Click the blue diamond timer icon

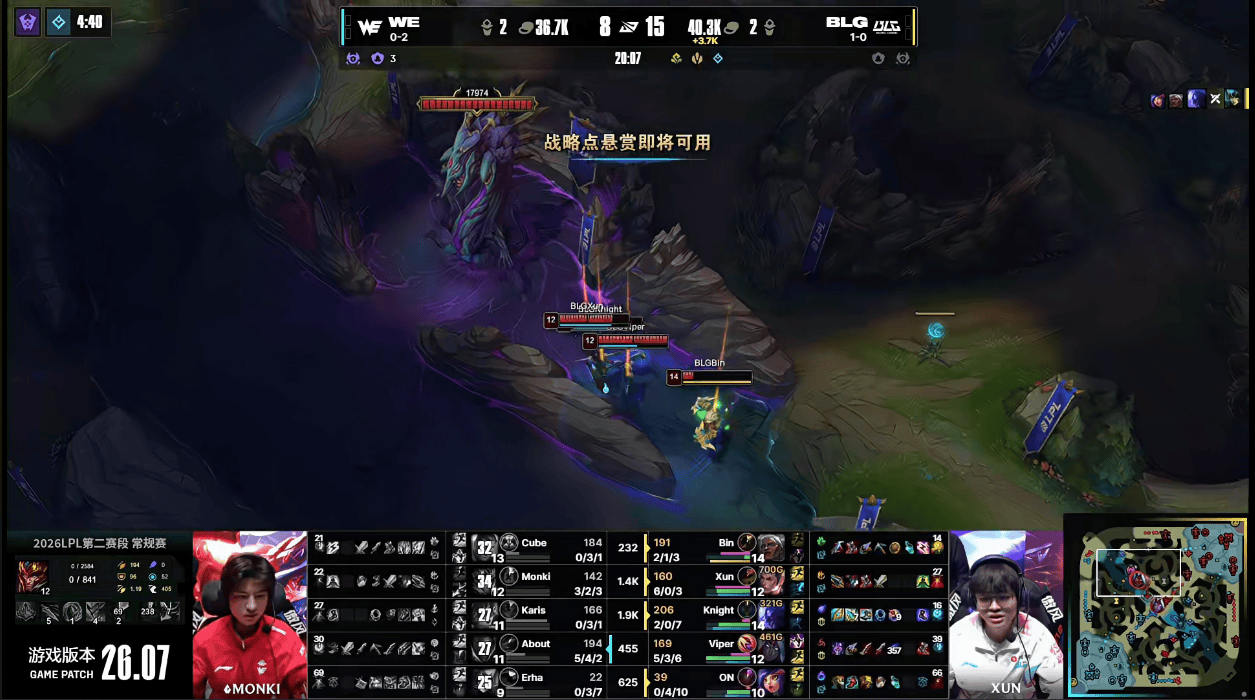pos(59,21)
